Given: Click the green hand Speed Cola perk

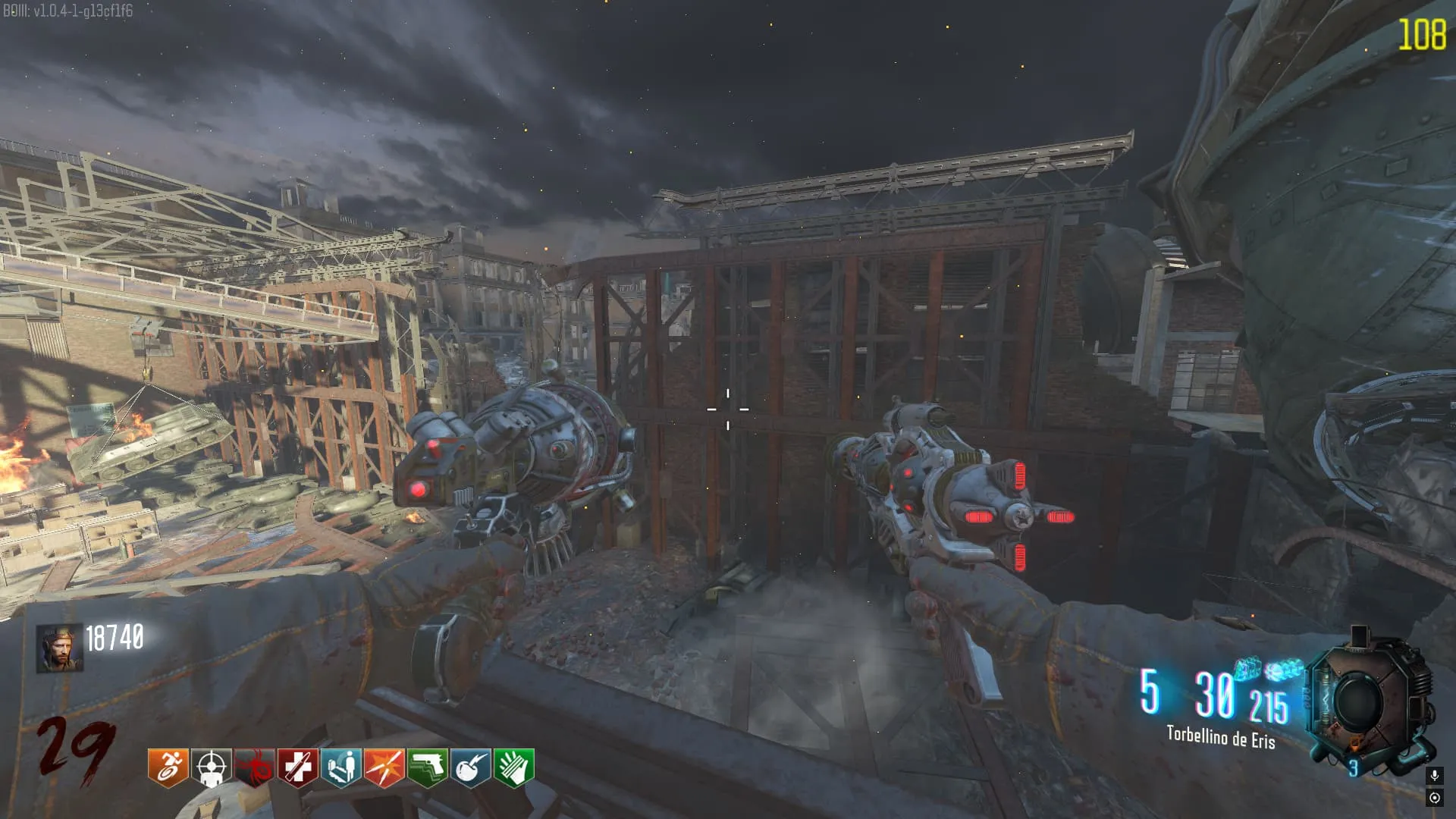Looking at the screenshot, I should pos(513,767).
